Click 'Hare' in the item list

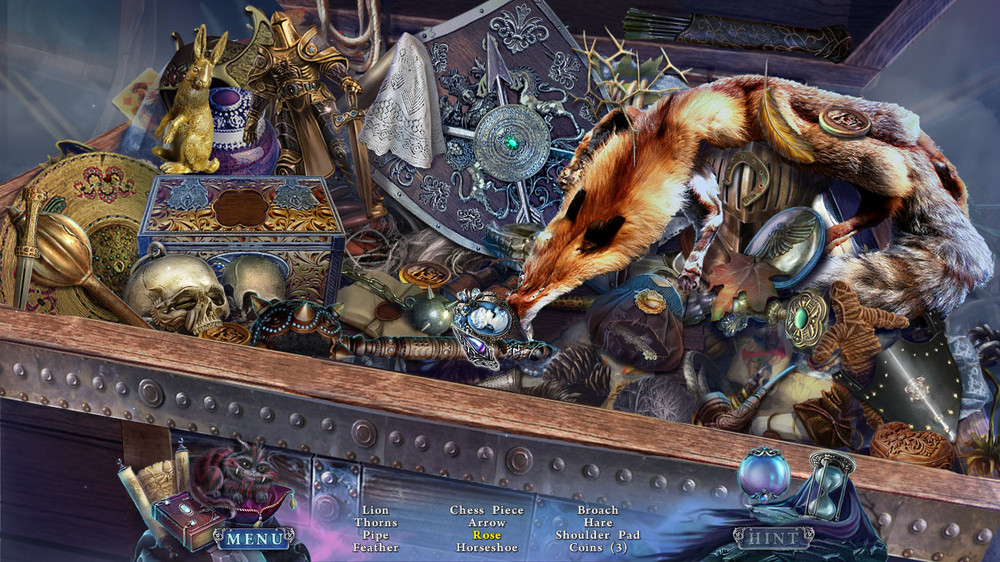pos(598,522)
